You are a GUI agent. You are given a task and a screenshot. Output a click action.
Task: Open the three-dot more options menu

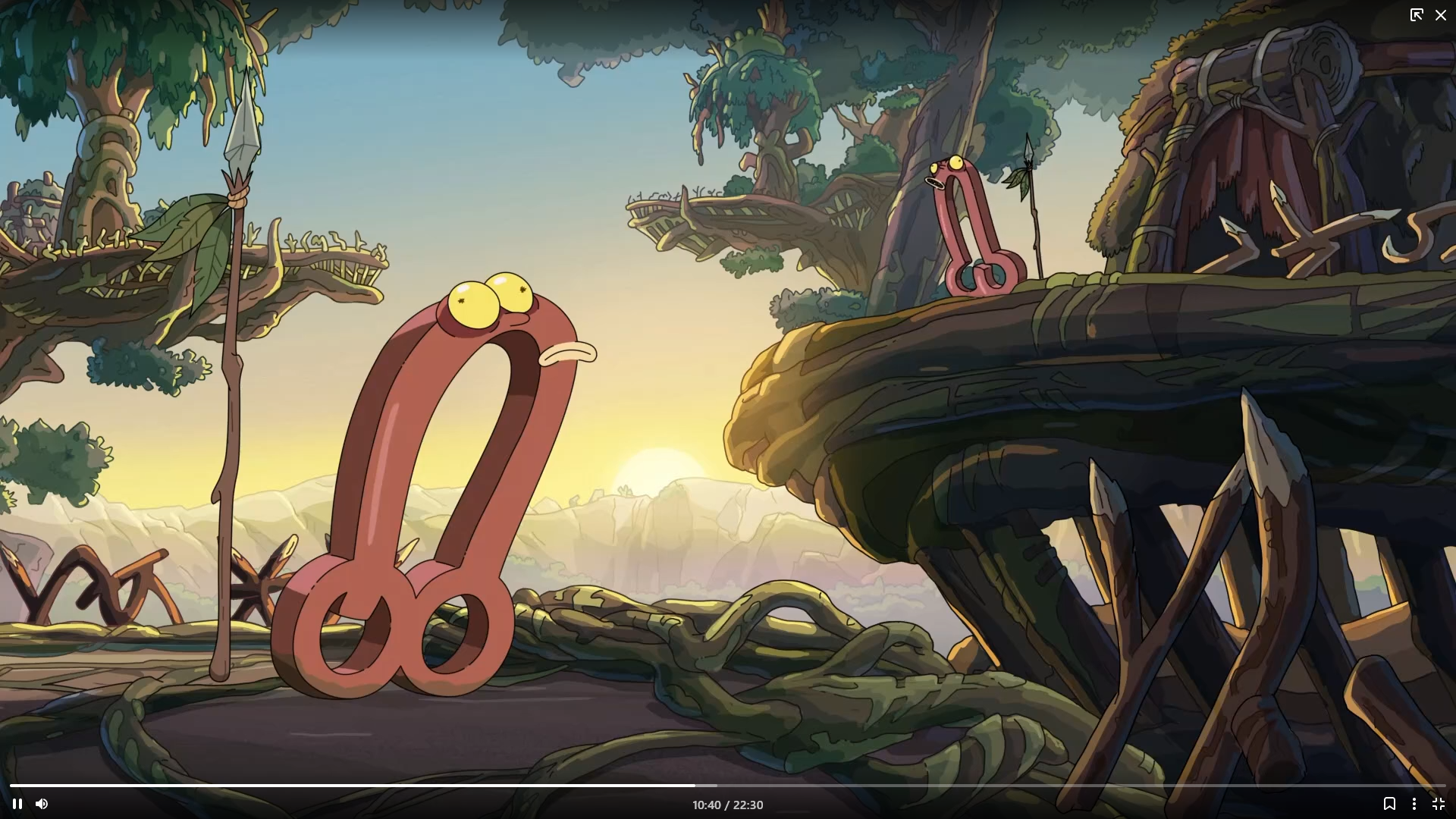(x=1414, y=804)
